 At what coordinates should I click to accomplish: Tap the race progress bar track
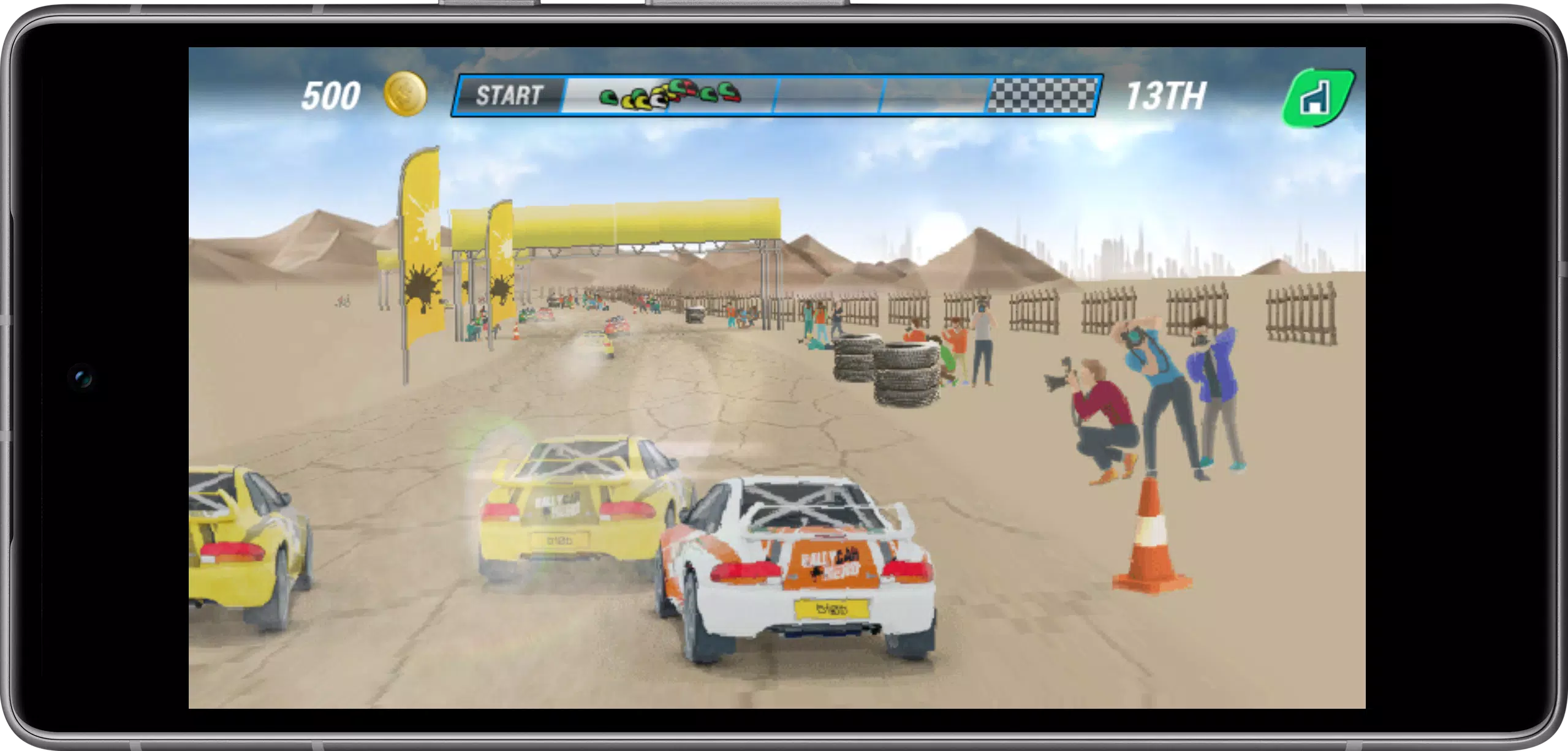pos(858,96)
